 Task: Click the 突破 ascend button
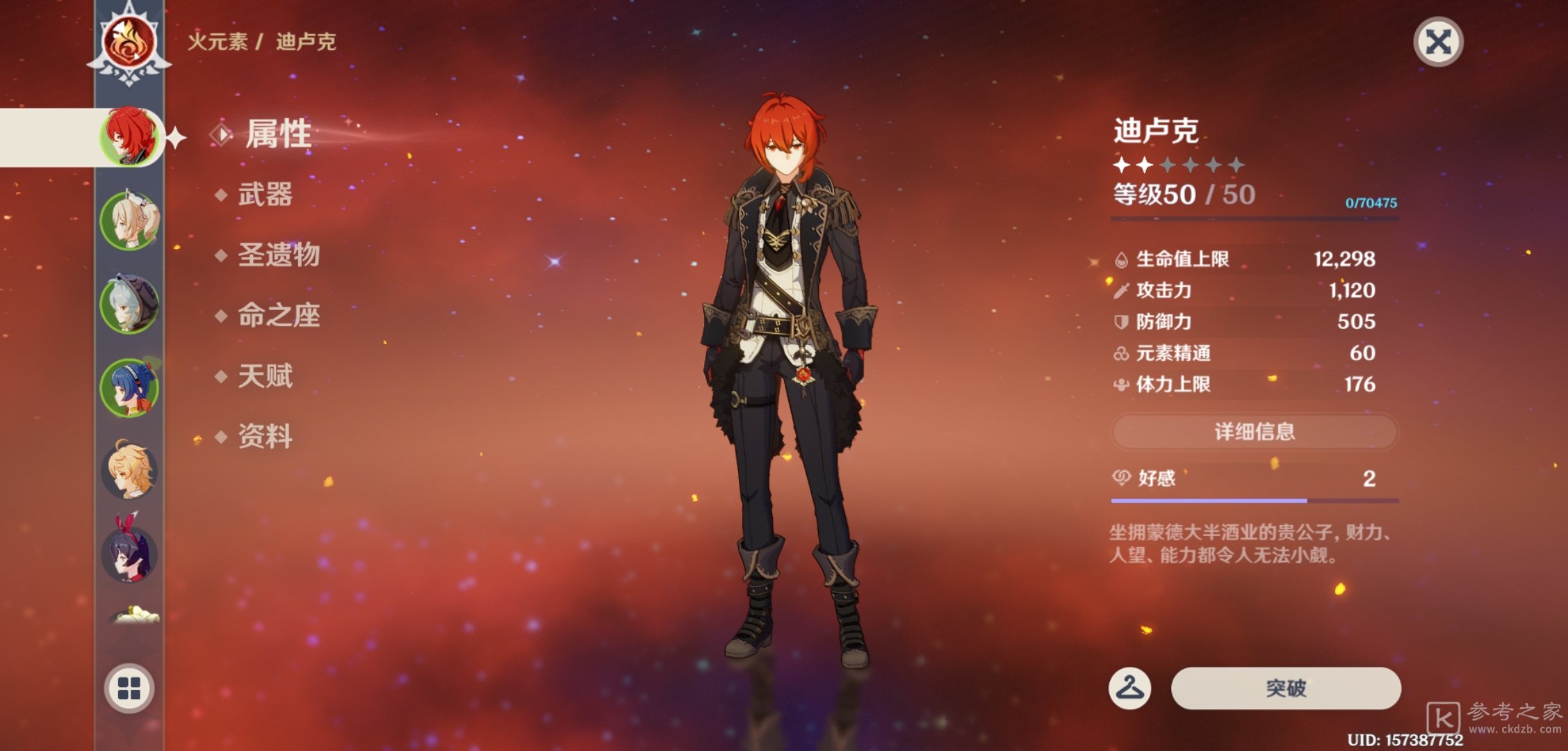[1285, 688]
